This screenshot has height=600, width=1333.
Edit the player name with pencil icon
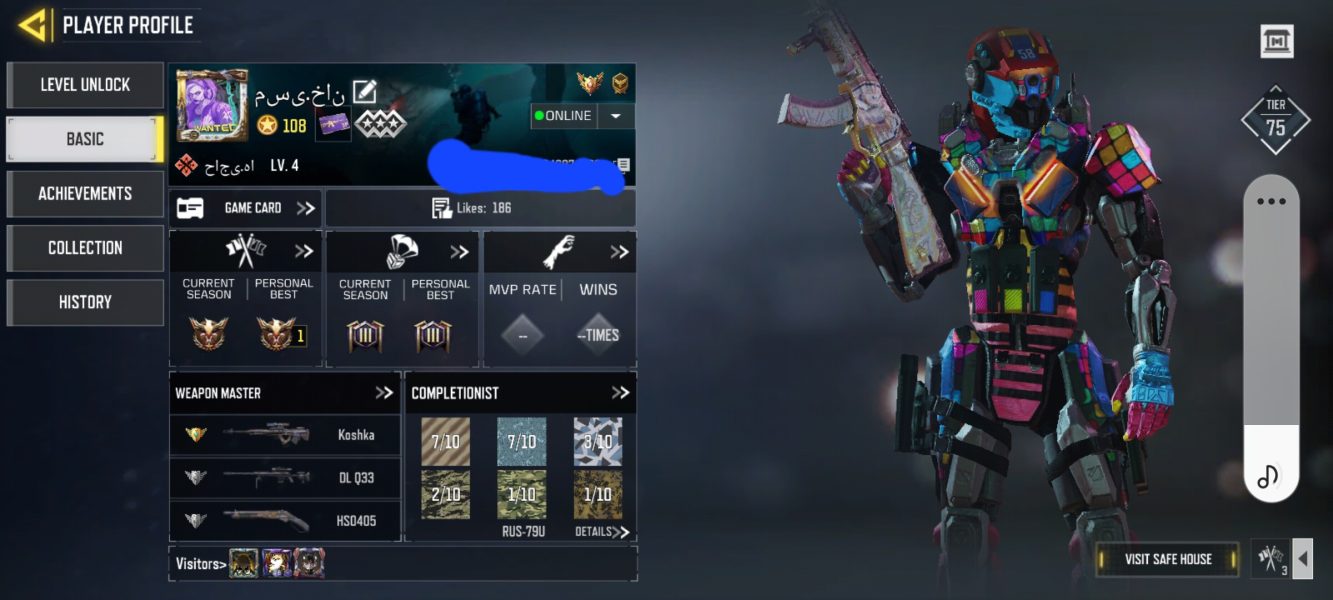364,93
